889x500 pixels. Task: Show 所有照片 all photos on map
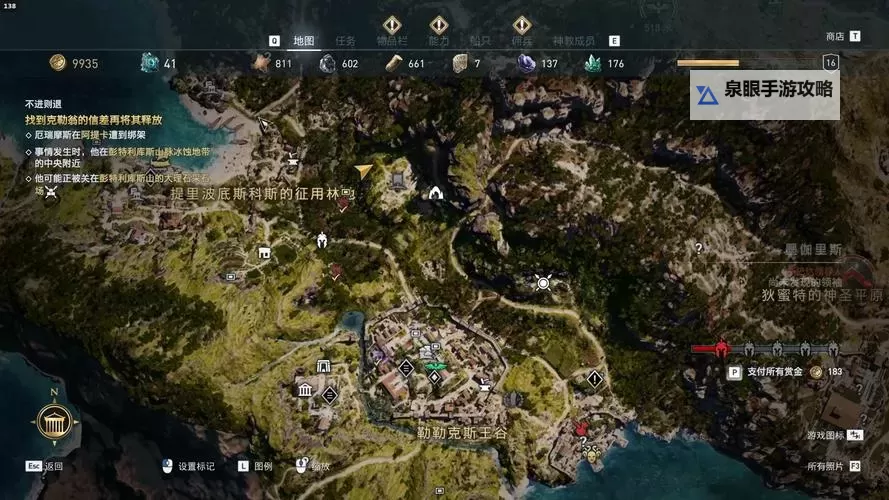click(826, 466)
